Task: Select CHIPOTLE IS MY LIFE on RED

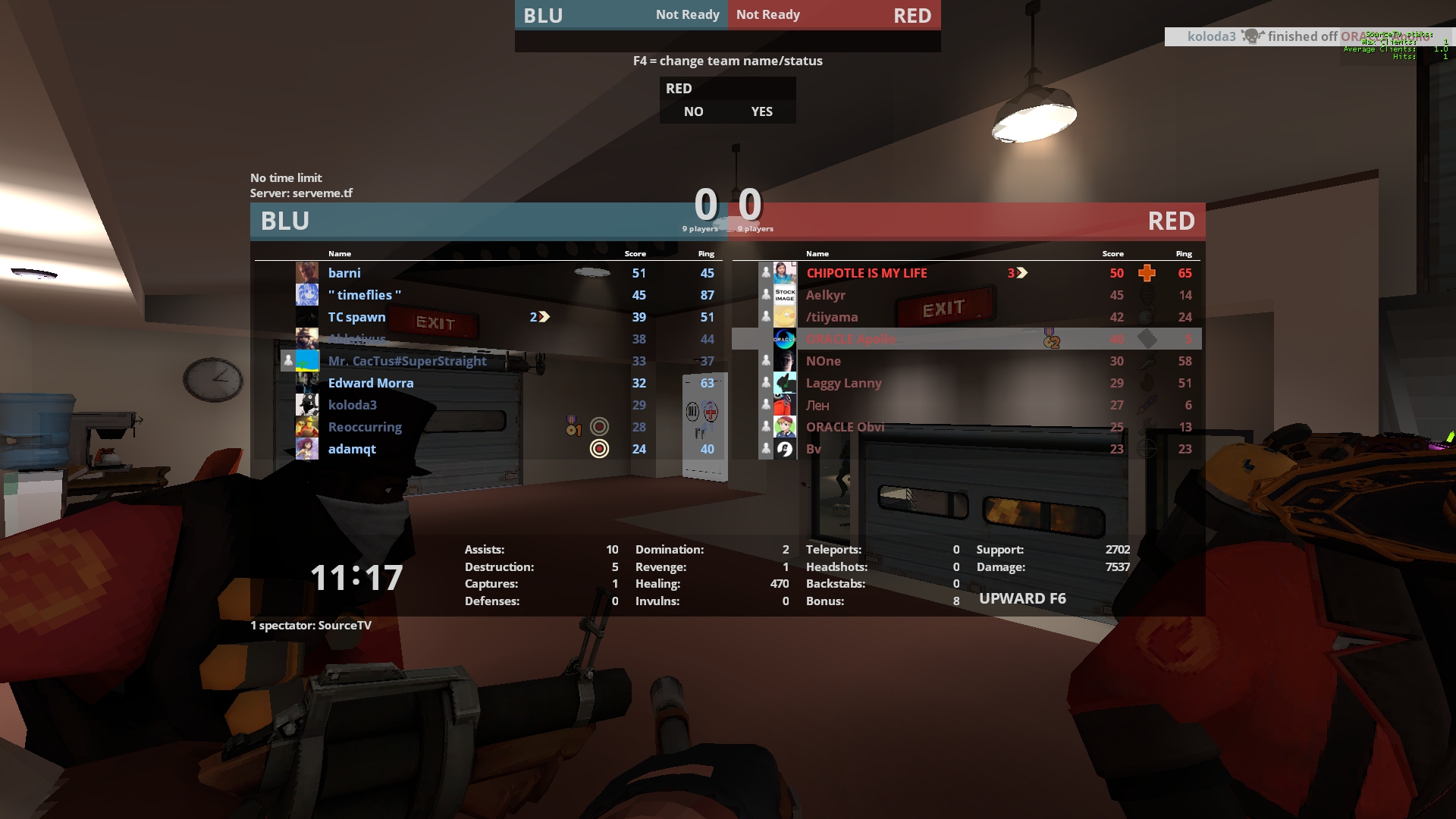Action: pyautogui.click(x=866, y=273)
